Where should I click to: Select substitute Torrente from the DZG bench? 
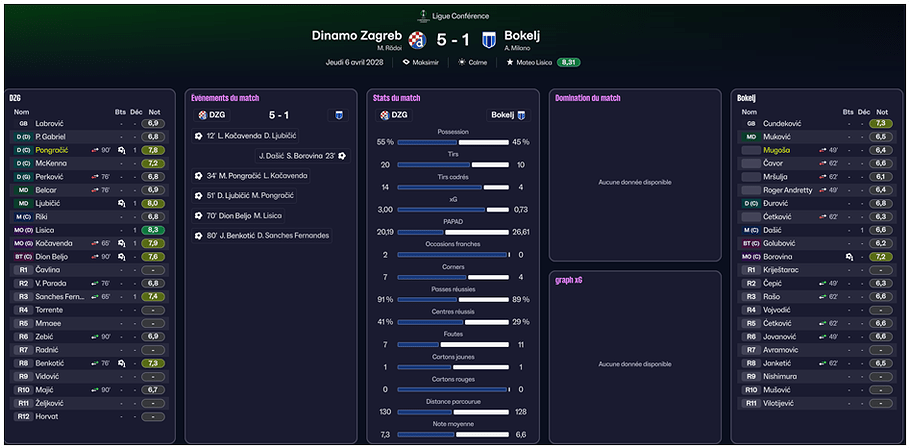tap(49, 310)
